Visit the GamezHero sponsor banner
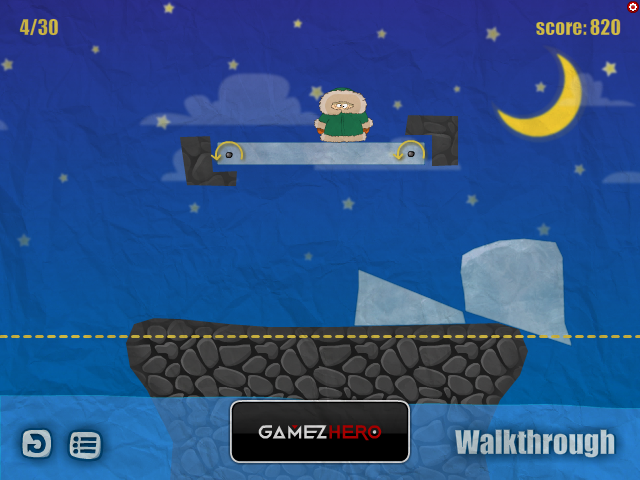The height and width of the screenshot is (480, 640). click(x=320, y=432)
